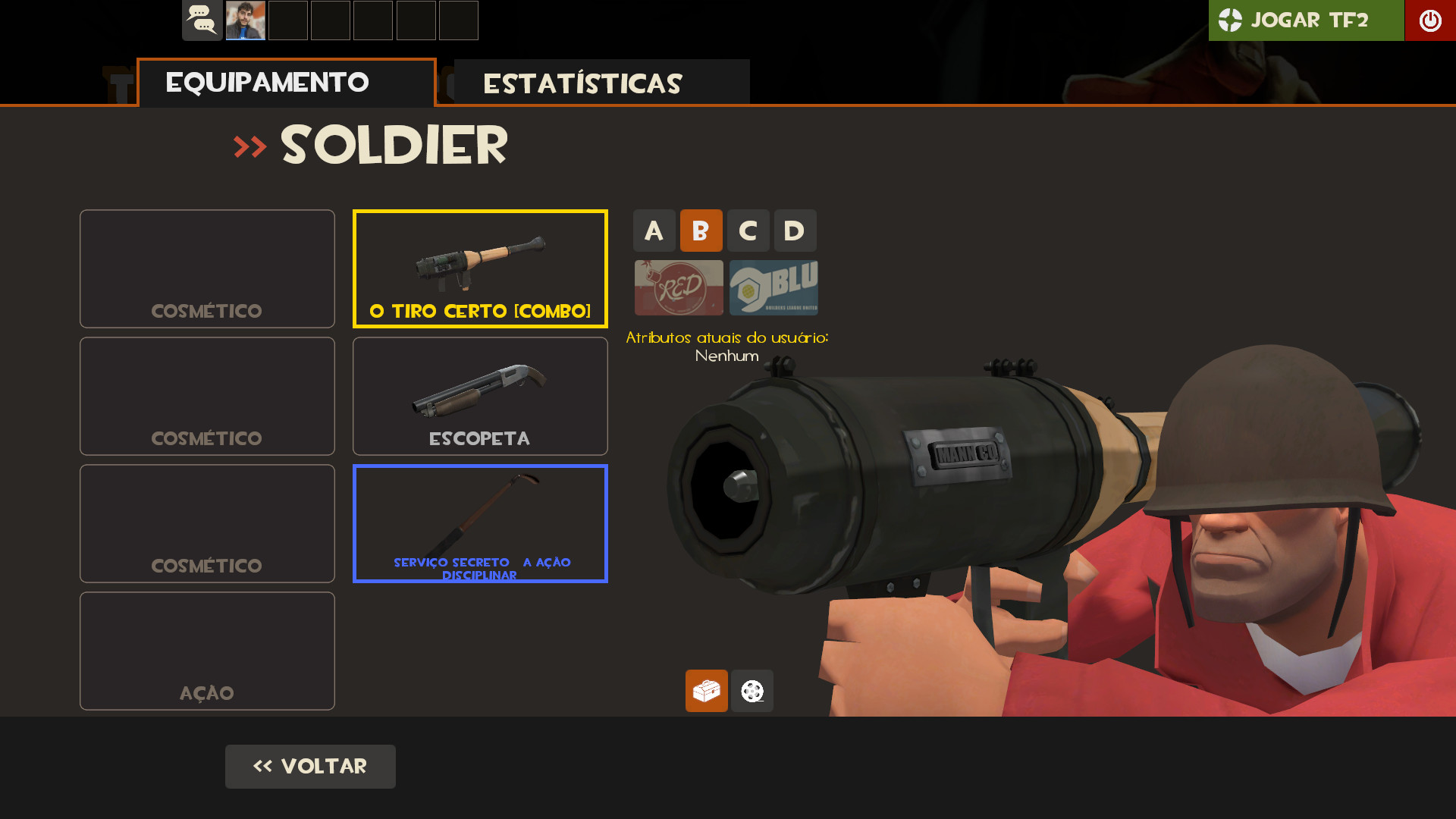The image size is (1456, 819).
Task: Select the Escopeta weapon slot
Action: coord(479,396)
